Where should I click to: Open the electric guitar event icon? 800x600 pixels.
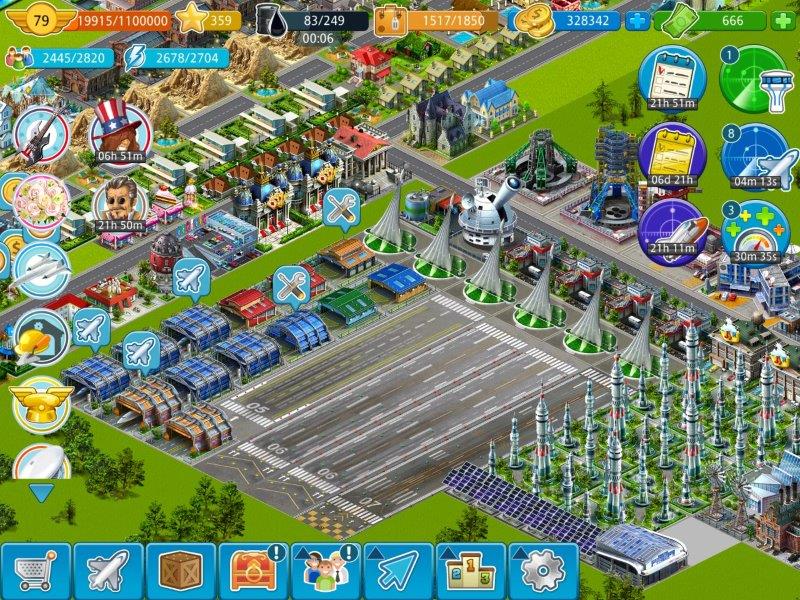point(40,137)
